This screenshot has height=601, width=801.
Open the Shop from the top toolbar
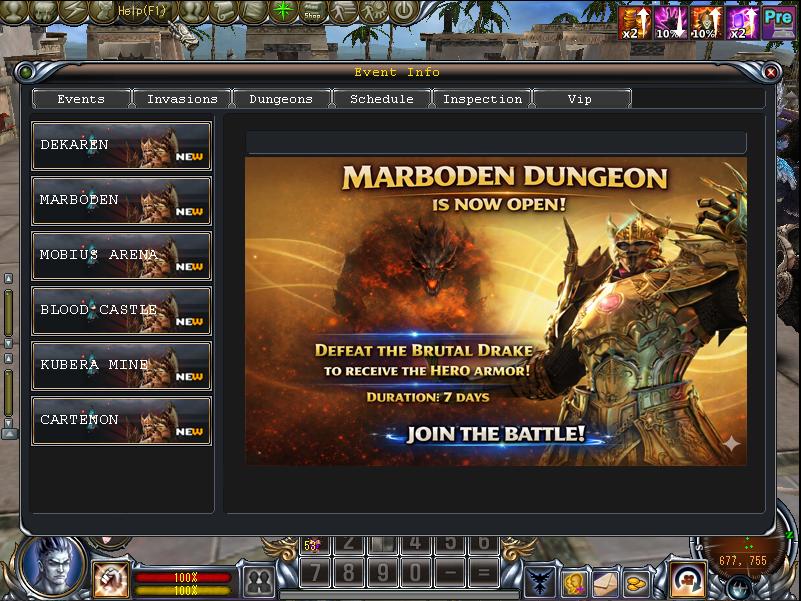tap(313, 12)
